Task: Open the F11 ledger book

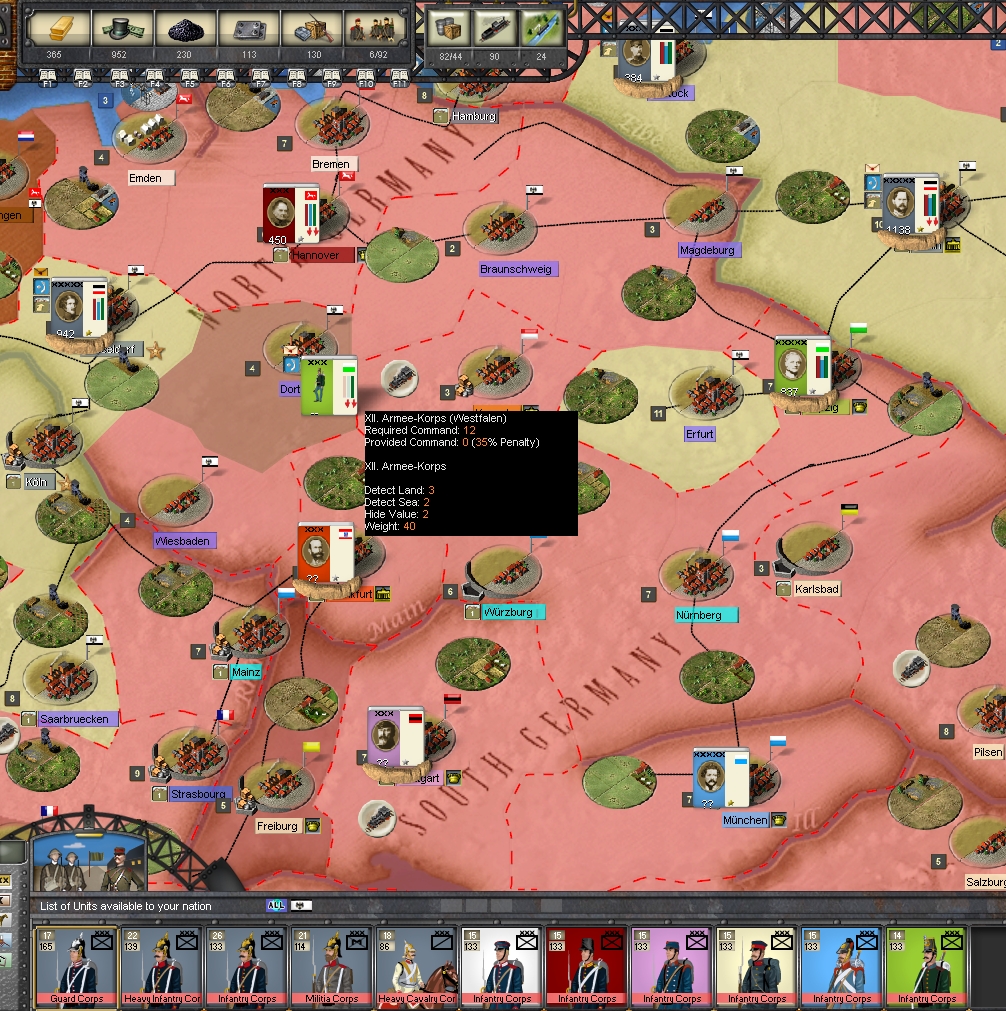Action: 400,76
